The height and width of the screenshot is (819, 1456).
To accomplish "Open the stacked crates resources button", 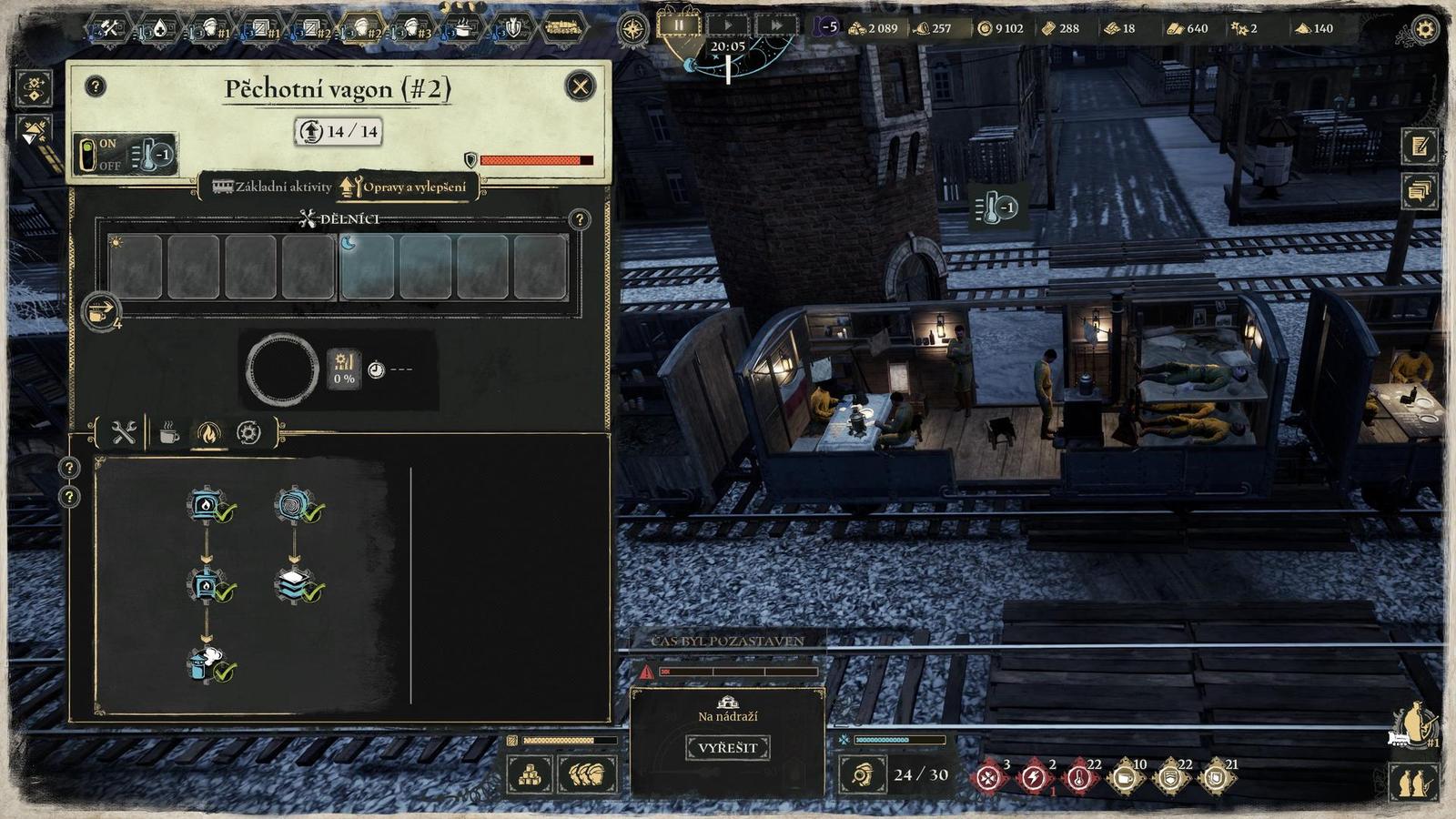I will pyautogui.click(x=530, y=775).
